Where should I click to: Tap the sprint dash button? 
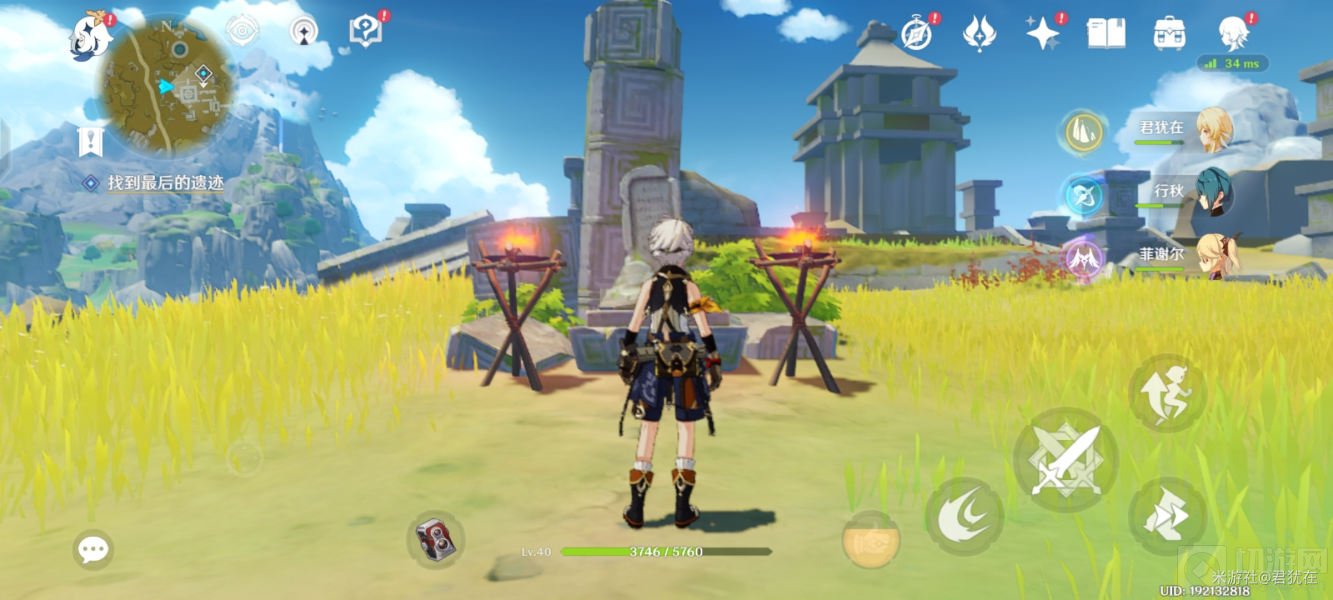click(1167, 516)
